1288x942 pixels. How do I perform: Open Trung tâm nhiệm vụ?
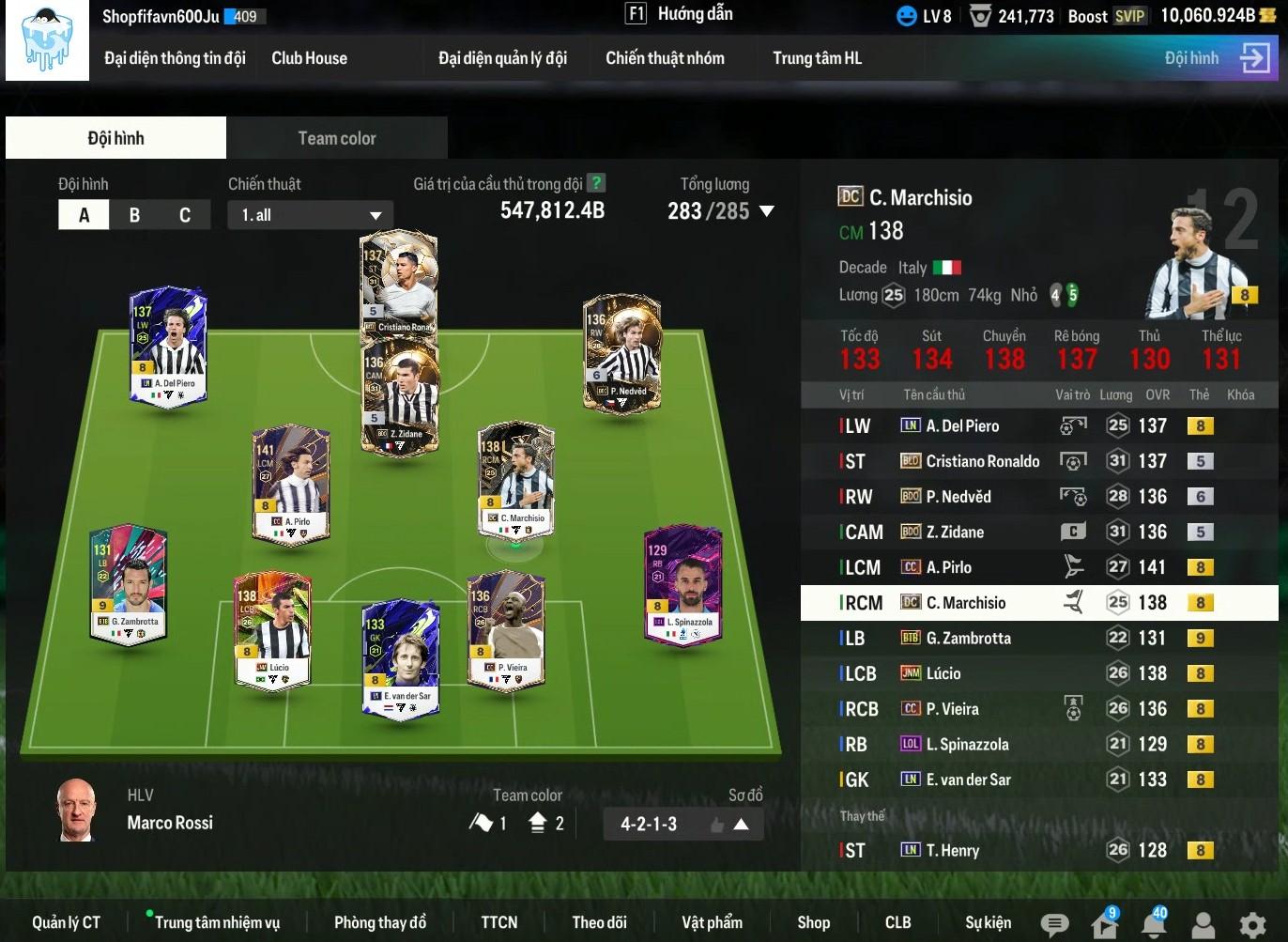pyautogui.click(x=217, y=922)
